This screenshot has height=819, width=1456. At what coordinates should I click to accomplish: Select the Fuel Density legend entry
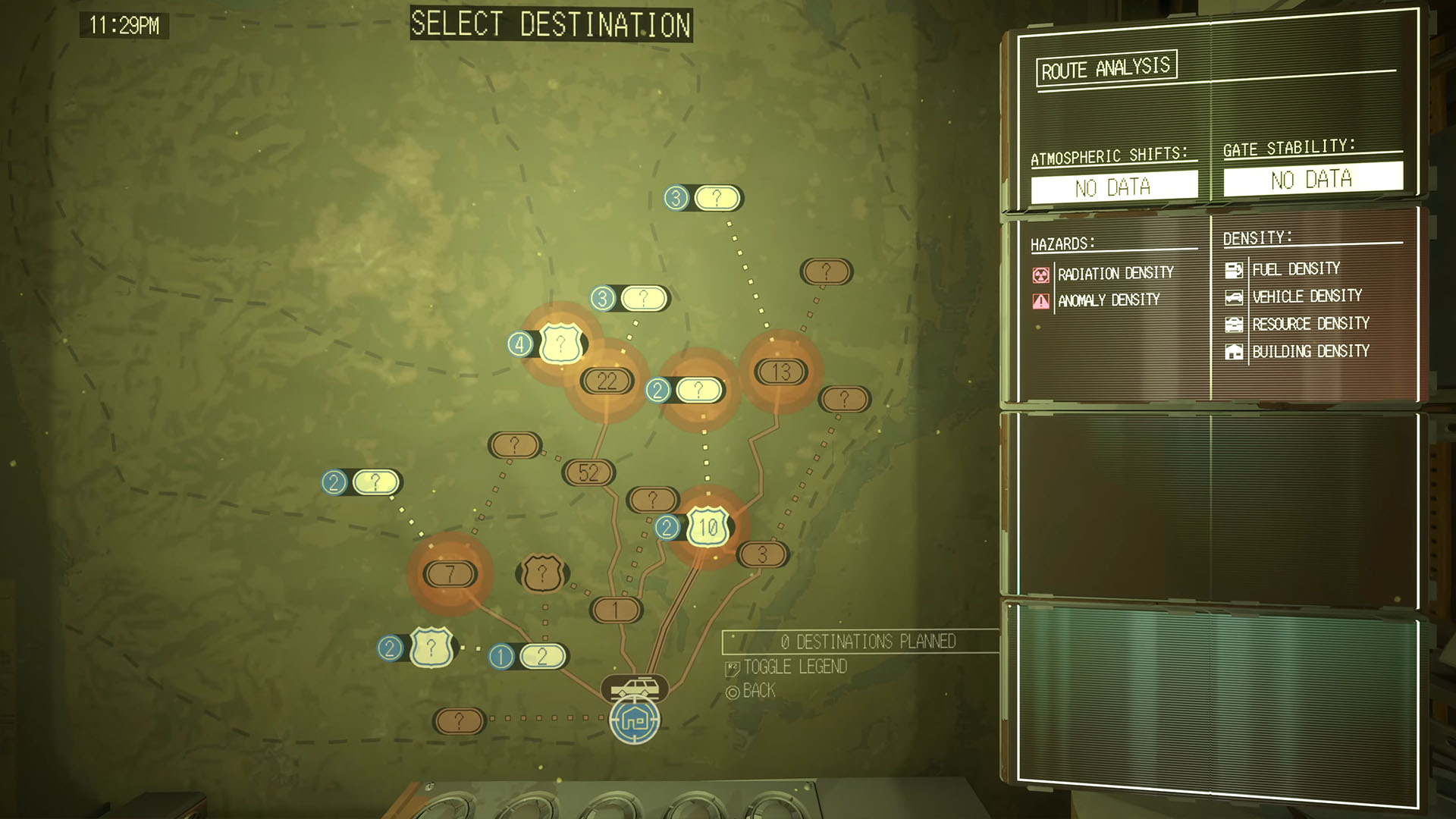coord(1295,269)
